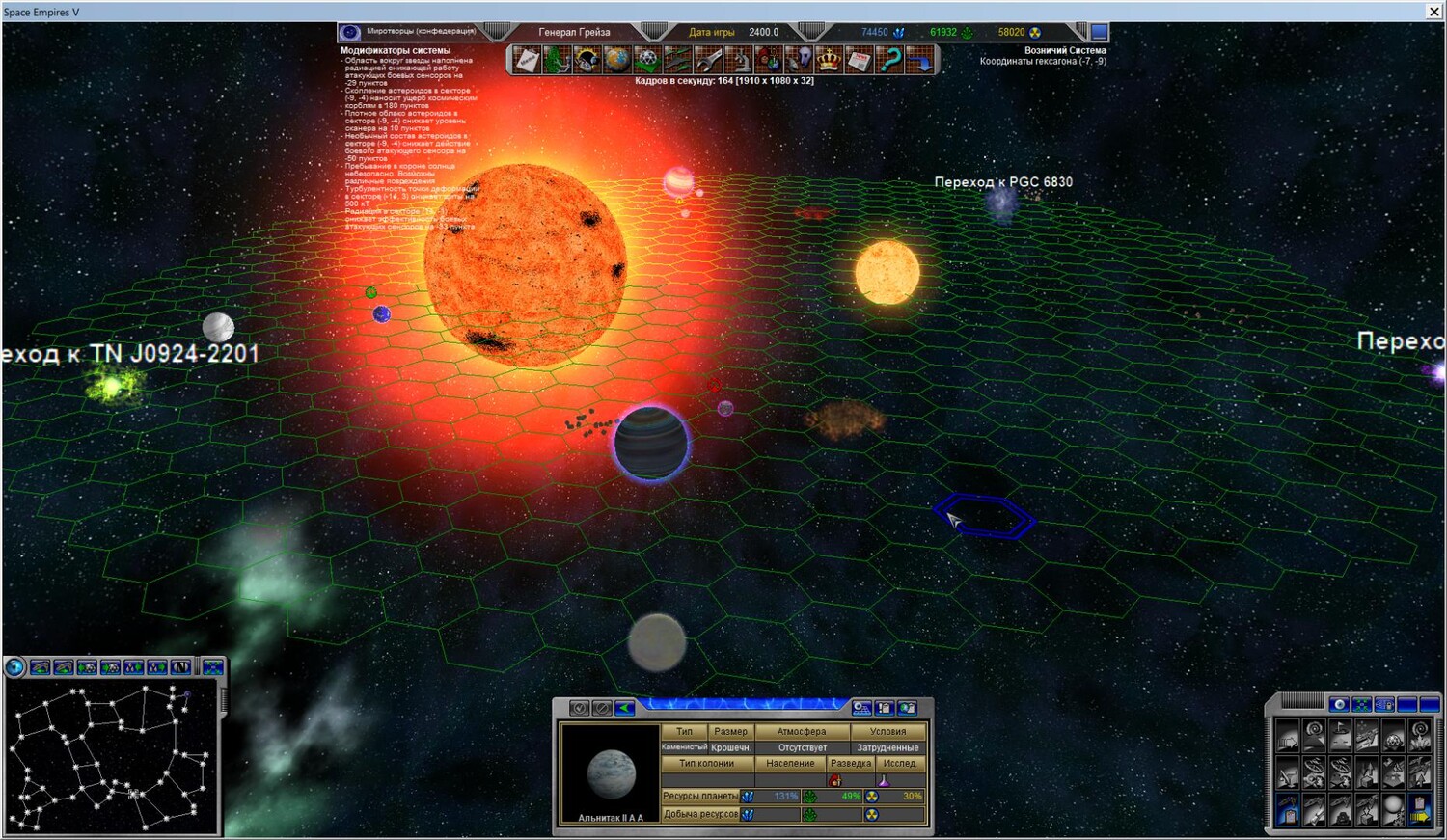The height and width of the screenshot is (840, 1447).
Task: Click the blue arrow end turn icon
Action: [x=920, y=61]
